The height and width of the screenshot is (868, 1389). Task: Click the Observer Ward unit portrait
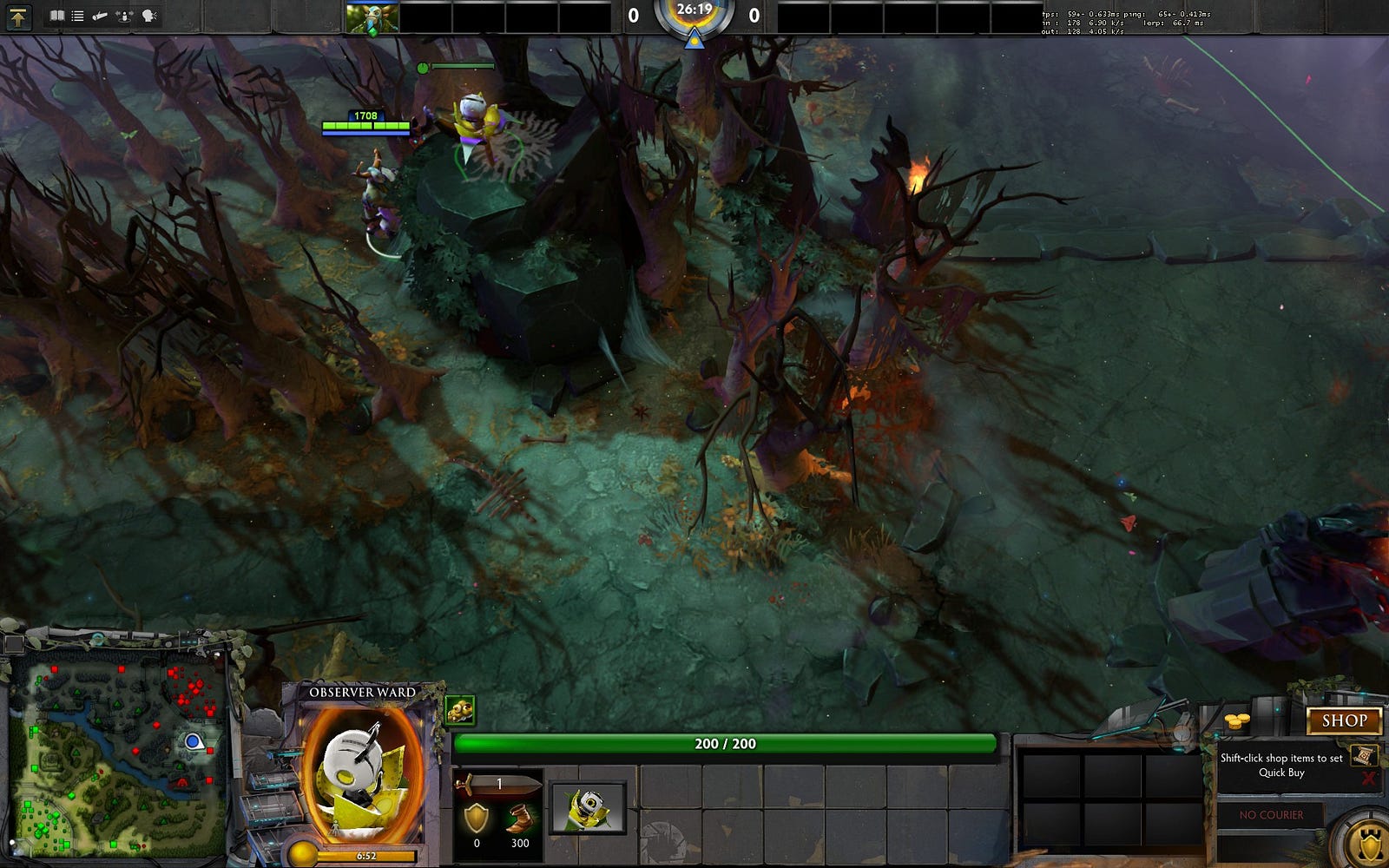(363, 773)
